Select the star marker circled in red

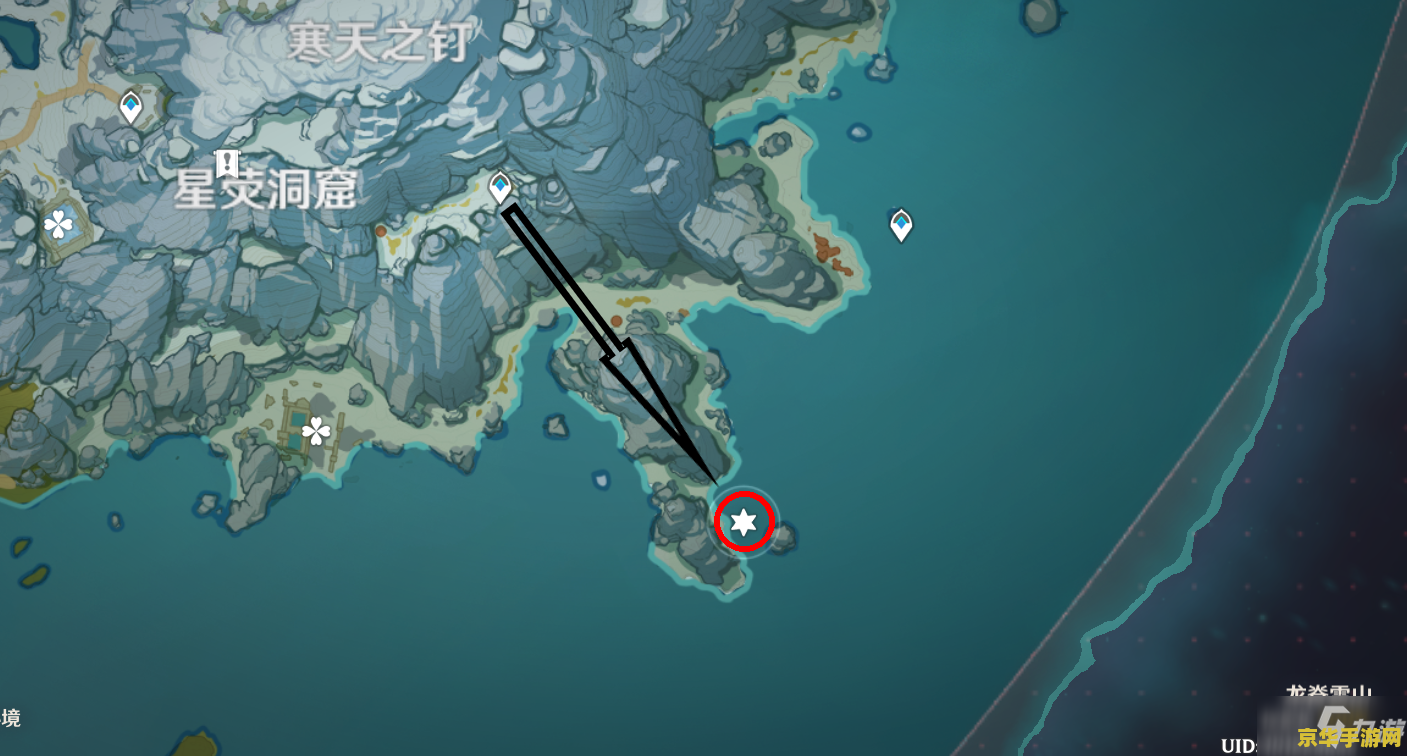pyautogui.click(x=743, y=521)
